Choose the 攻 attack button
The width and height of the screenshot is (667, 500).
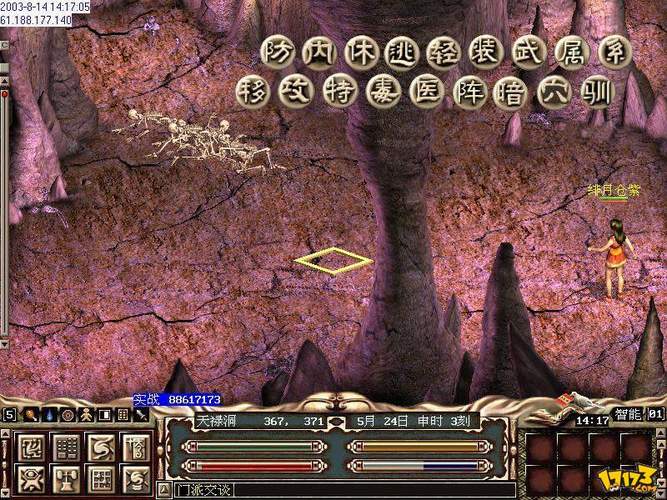(x=299, y=94)
